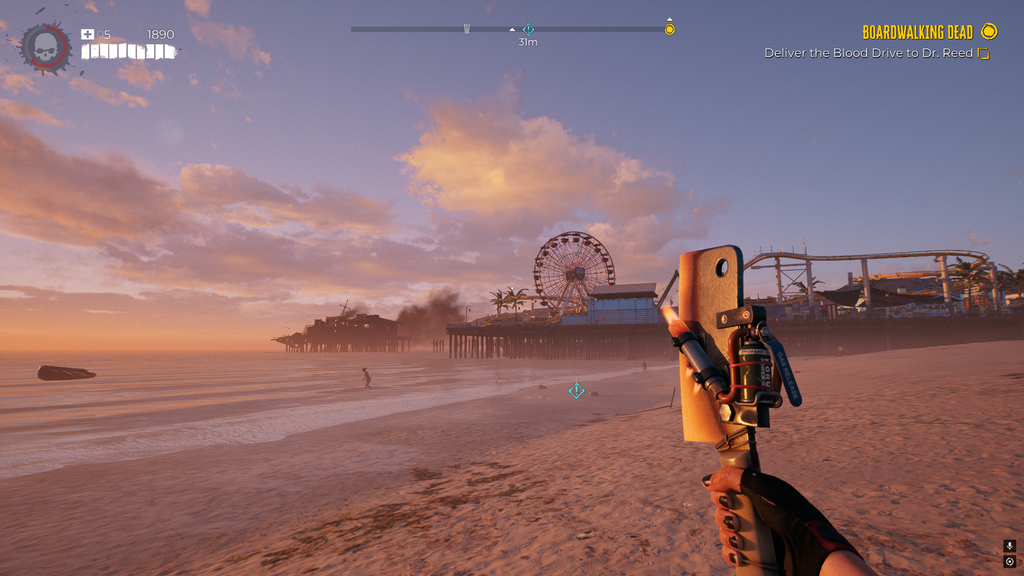
Task: Click the Deliver the Blood Drive objective
Action: 868,53
